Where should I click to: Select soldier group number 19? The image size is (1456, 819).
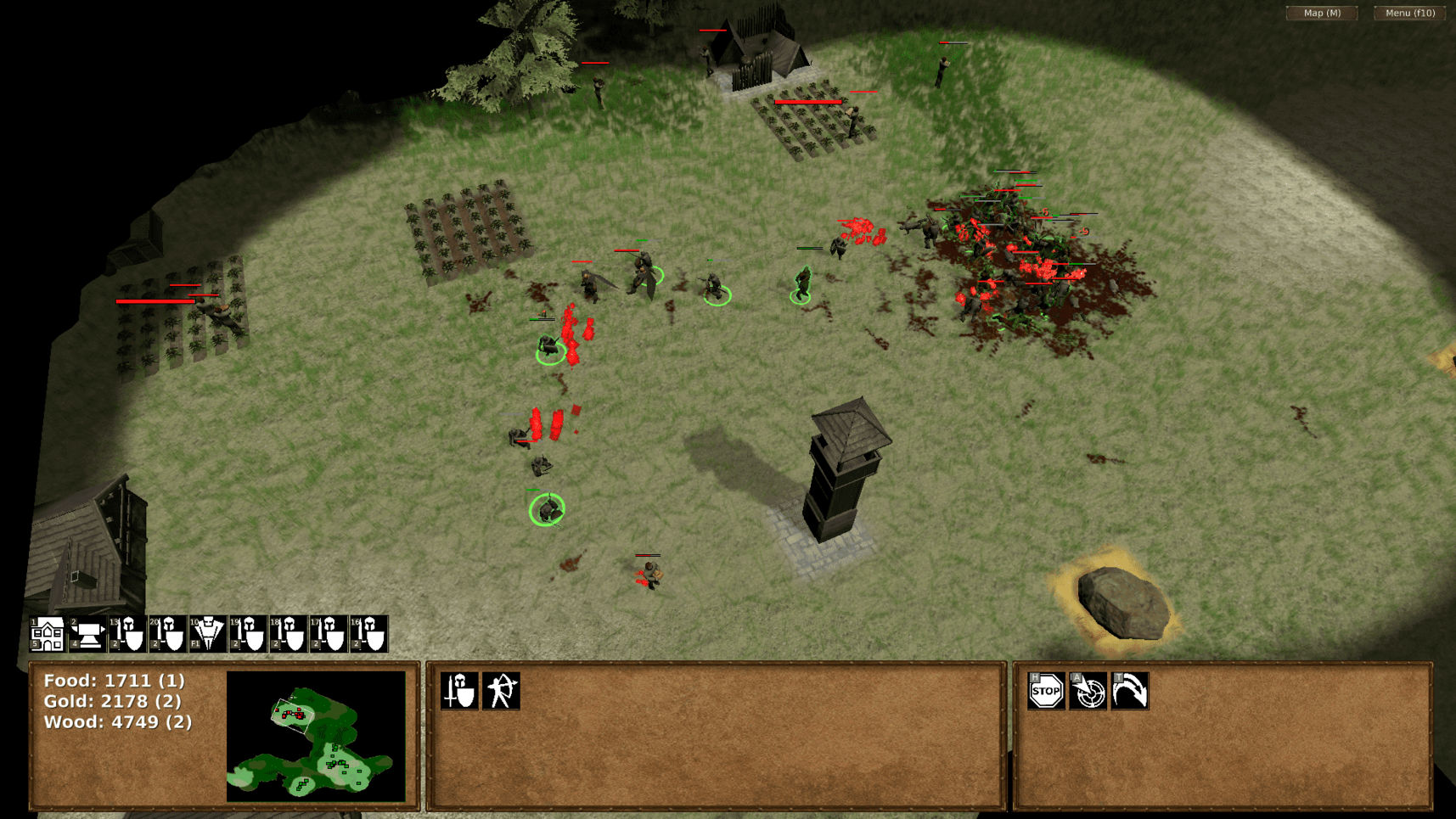(248, 634)
